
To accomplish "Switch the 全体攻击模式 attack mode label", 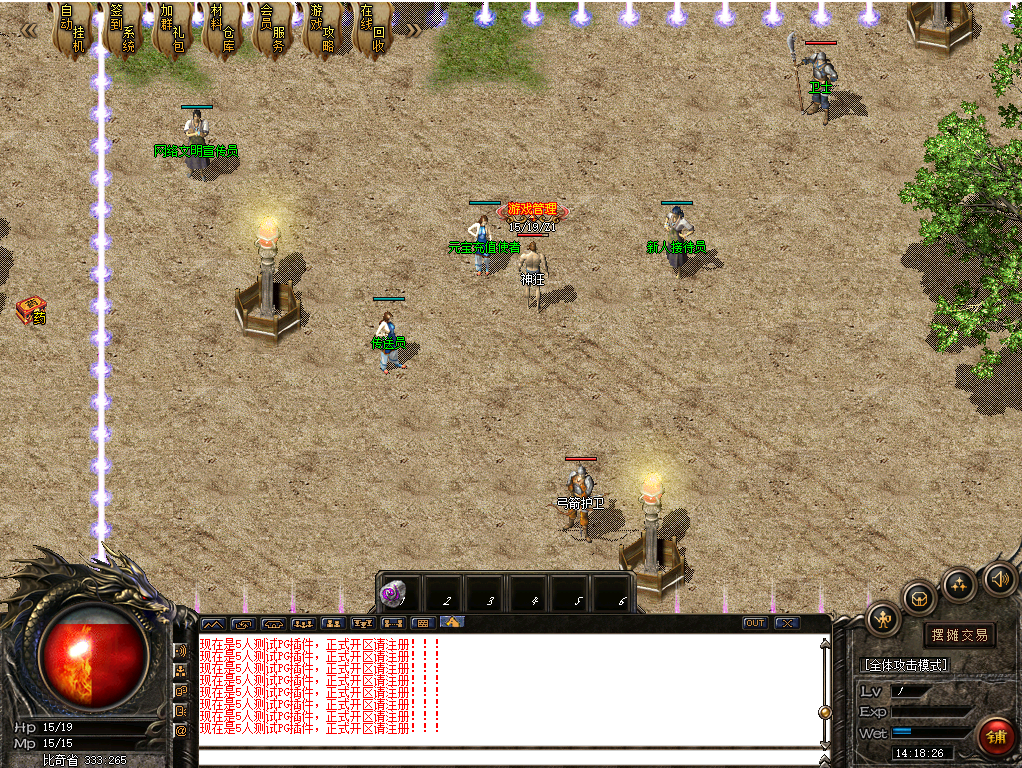I will point(906,665).
